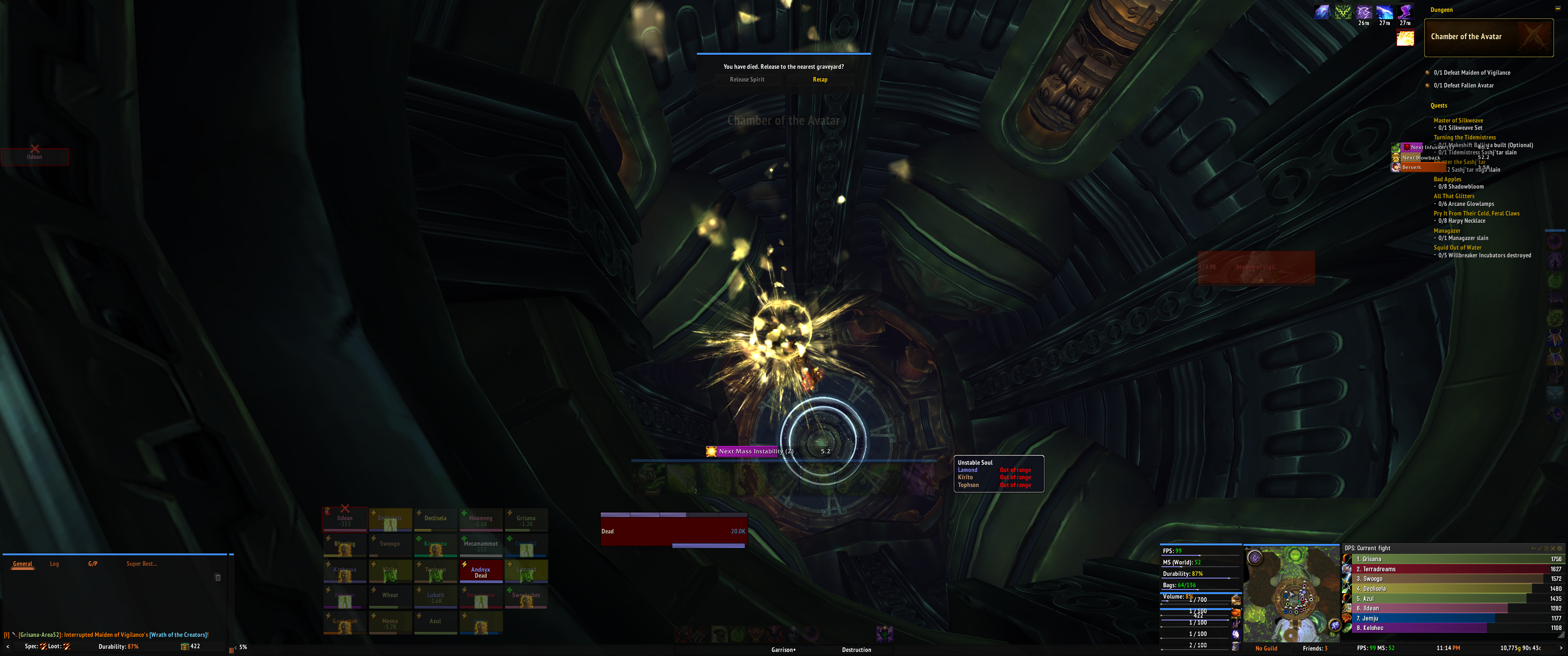The height and width of the screenshot is (656, 1568).
Task: Open the death Recap
Action: (819, 80)
